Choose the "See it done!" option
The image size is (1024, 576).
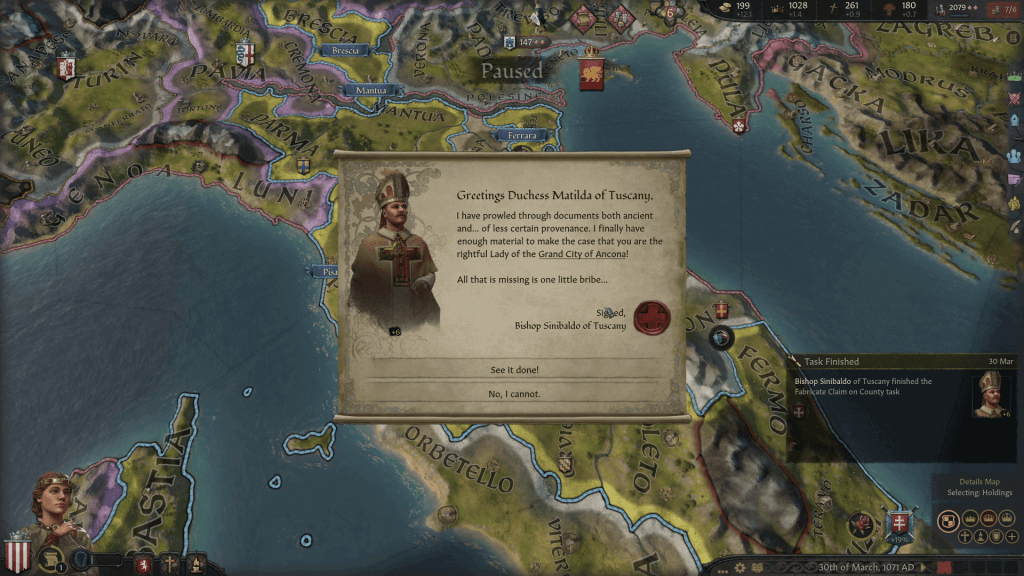[x=514, y=370]
